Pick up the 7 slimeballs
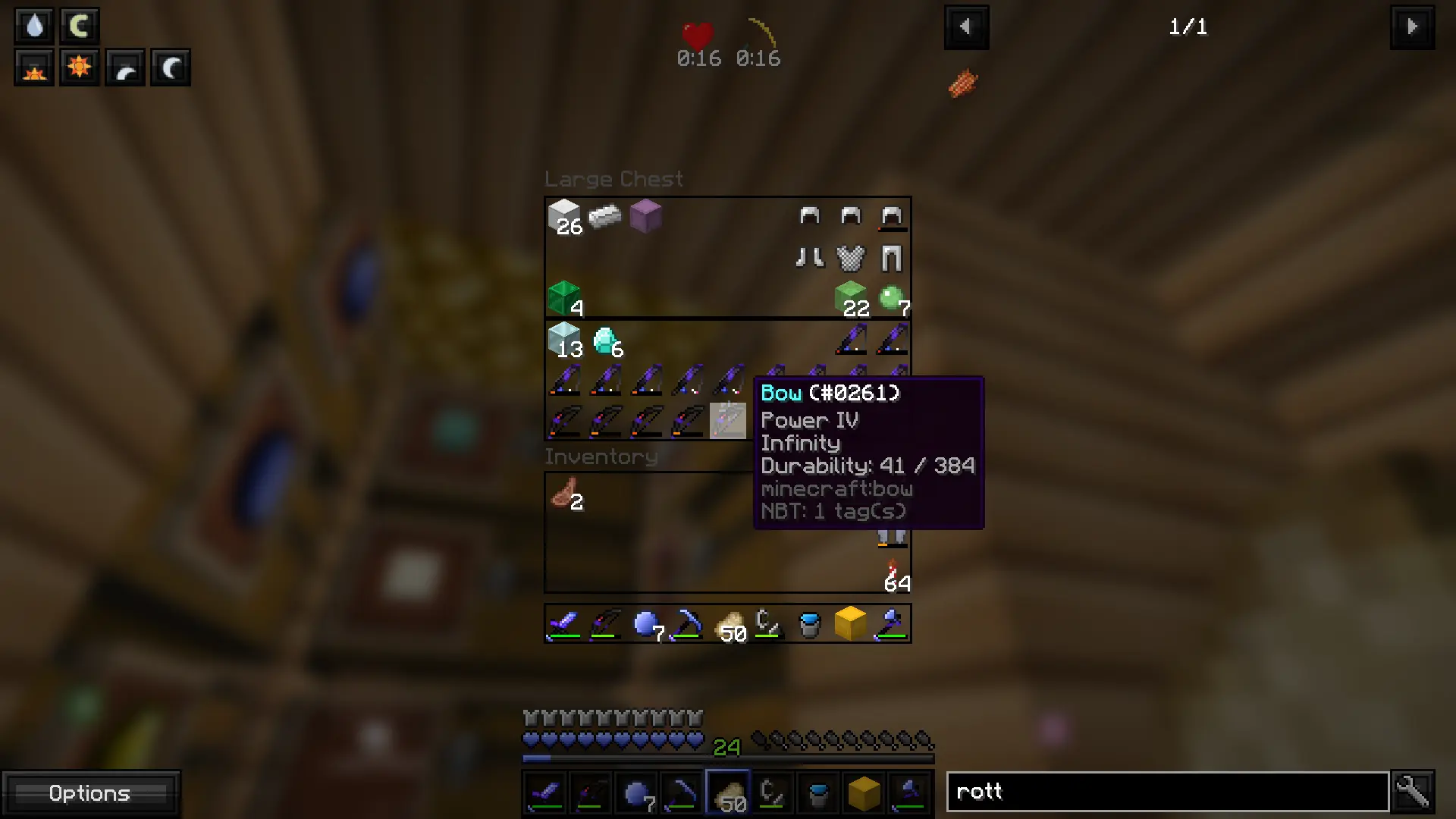The width and height of the screenshot is (1456, 819). click(892, 299)
